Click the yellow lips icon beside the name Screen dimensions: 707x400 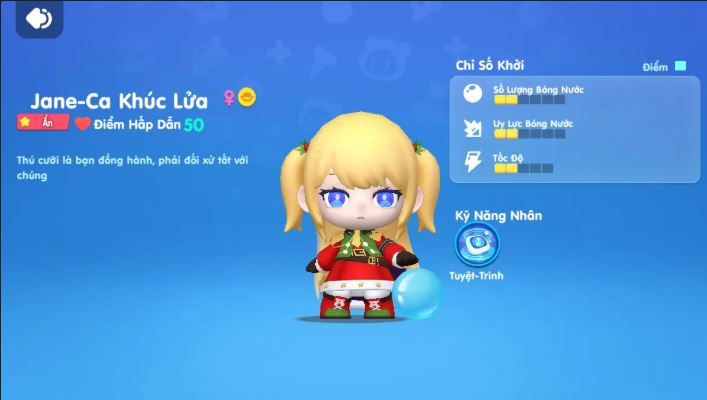coord(247,98)
